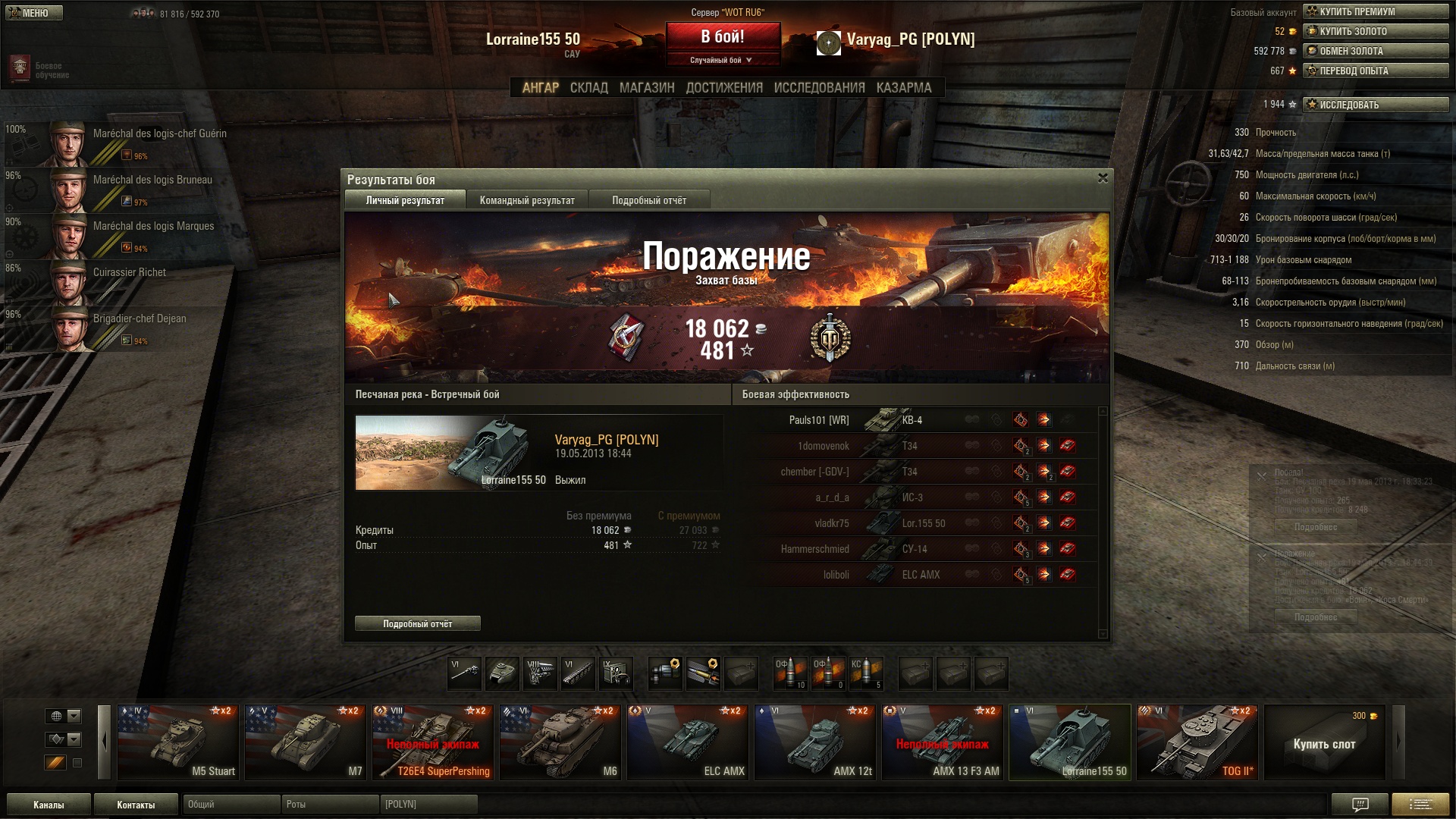This screenshot has height=819, width=1456.
Task: Buy a new slot with Купить слот
Action: pyautogui.click(x=1324, y=743)
